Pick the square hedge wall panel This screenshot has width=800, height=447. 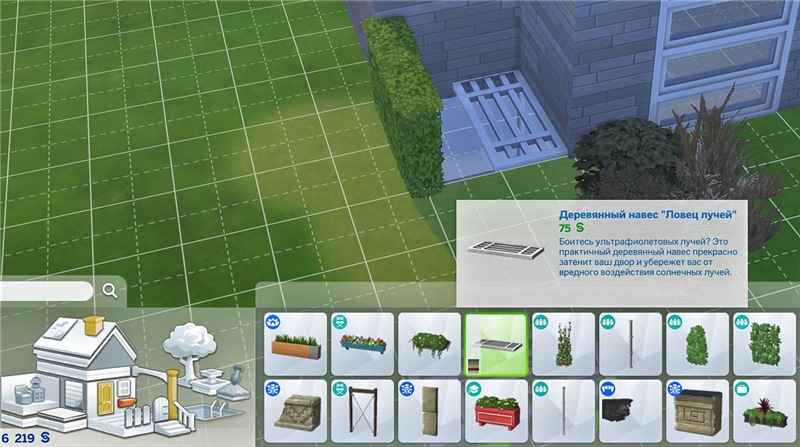coord(764,344)
